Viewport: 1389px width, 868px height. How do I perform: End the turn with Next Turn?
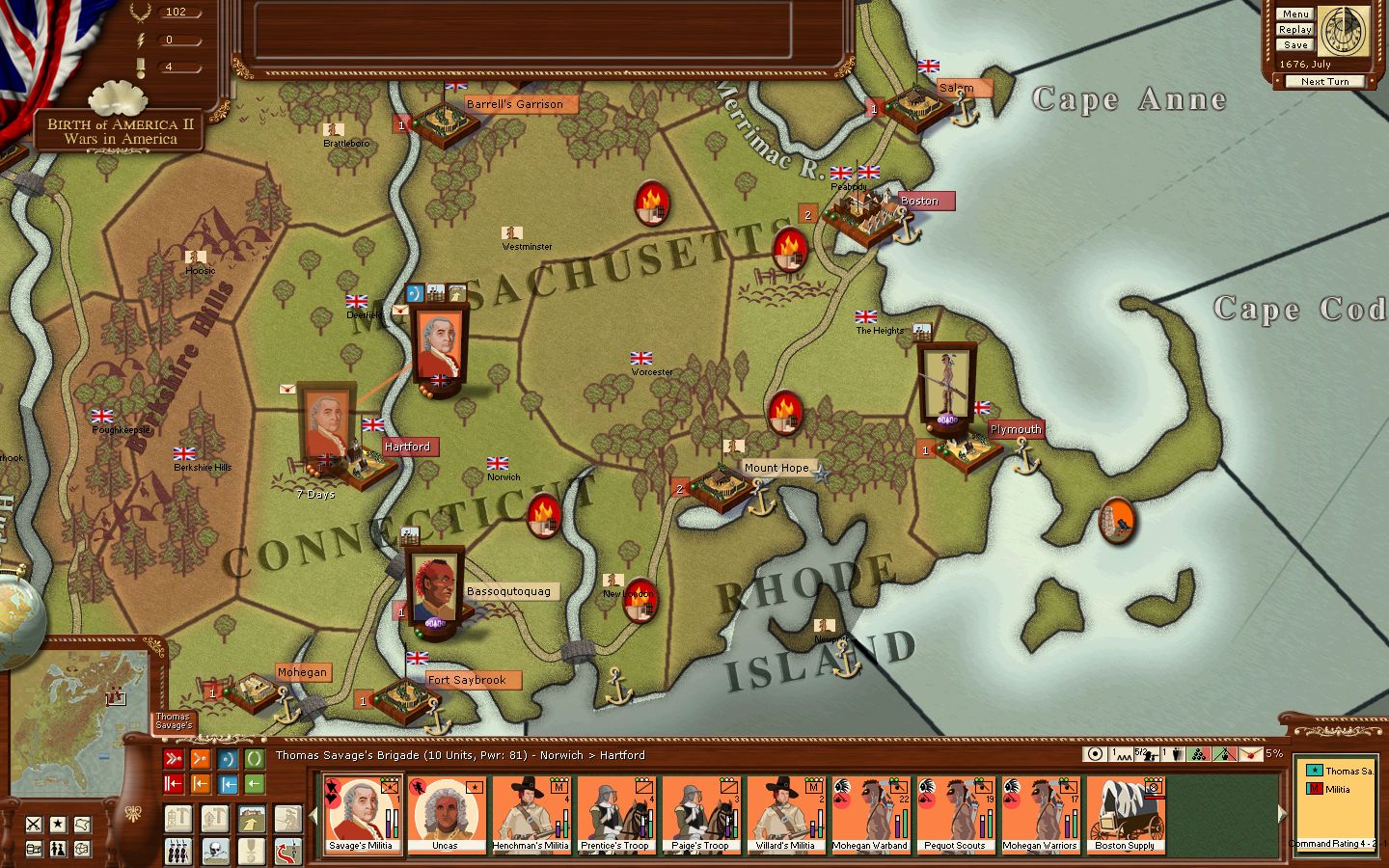[1323, 82]
